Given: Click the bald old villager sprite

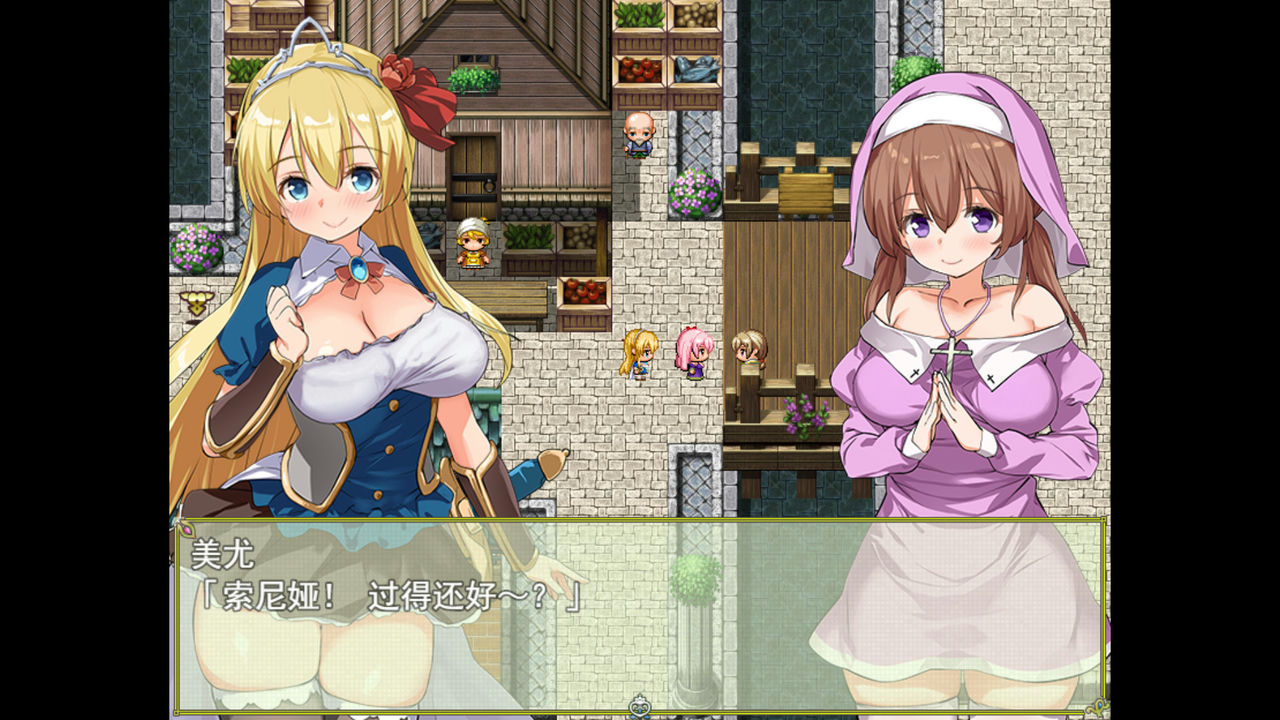Looking at the screenshot, I should pos(639,135).
